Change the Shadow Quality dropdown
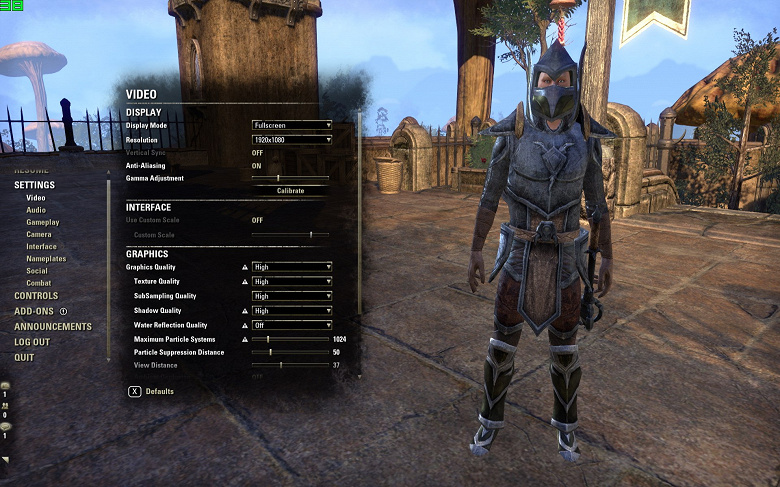 (291, 311)
